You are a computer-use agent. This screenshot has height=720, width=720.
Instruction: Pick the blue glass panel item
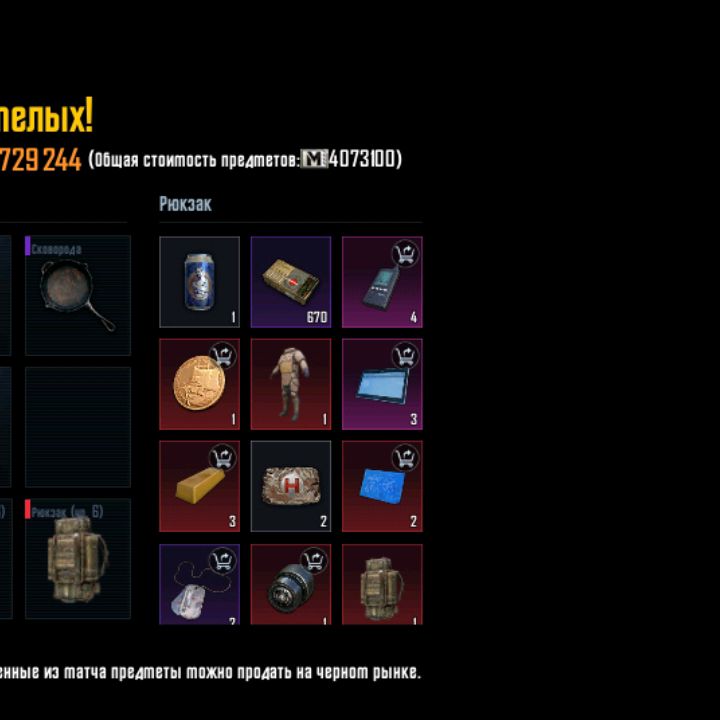click(x=382, y=384)
